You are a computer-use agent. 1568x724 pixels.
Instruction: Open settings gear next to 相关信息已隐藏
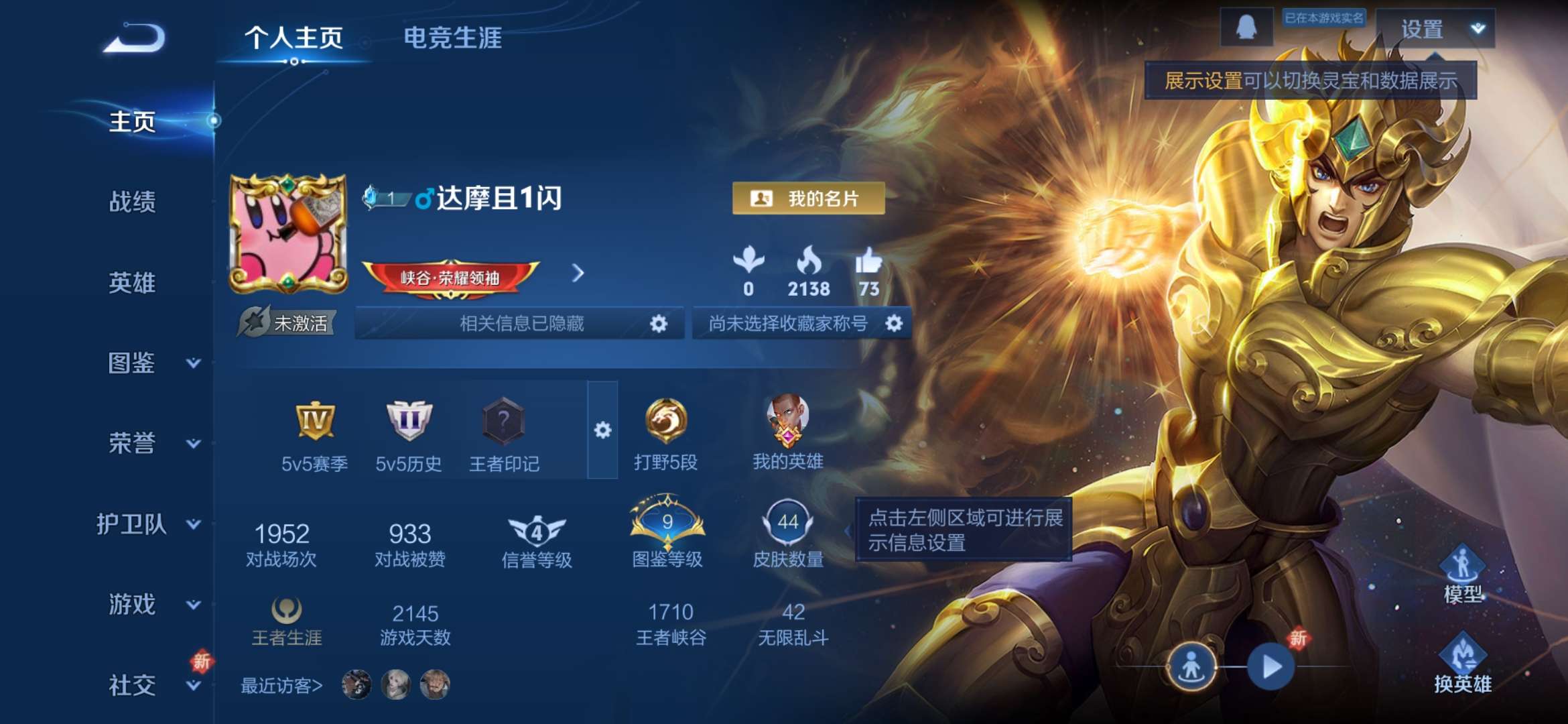click(659, 324)
